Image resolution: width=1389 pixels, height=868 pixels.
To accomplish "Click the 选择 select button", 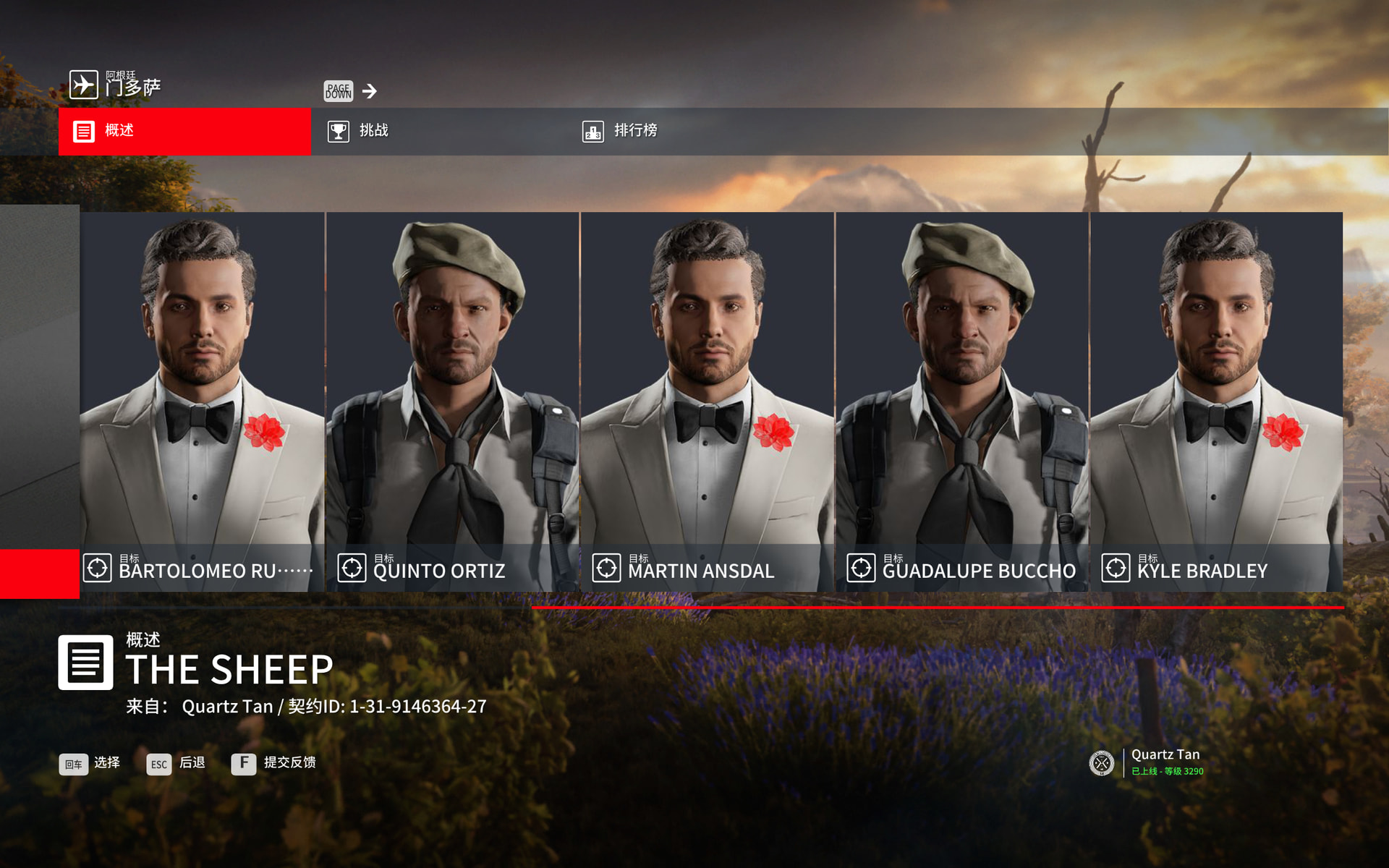I will click(90, 763).
